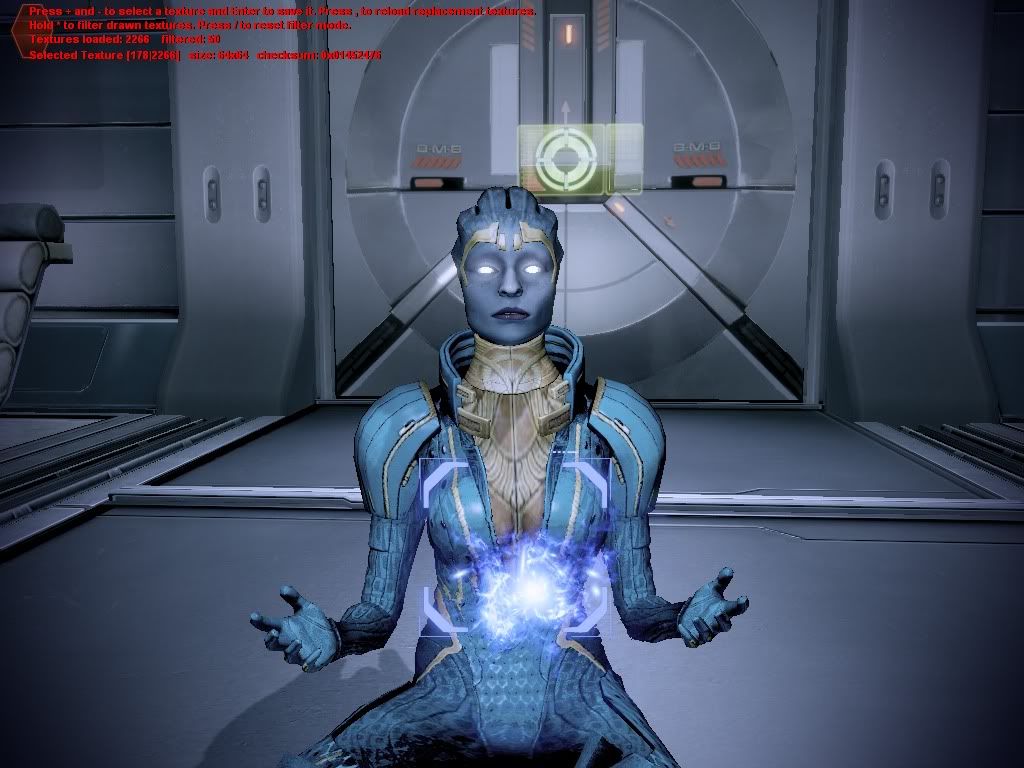Select the character inside the interaction brackets
This screenshot has width=1024, height=768.
pyautogui.click(x=515, y=547)
